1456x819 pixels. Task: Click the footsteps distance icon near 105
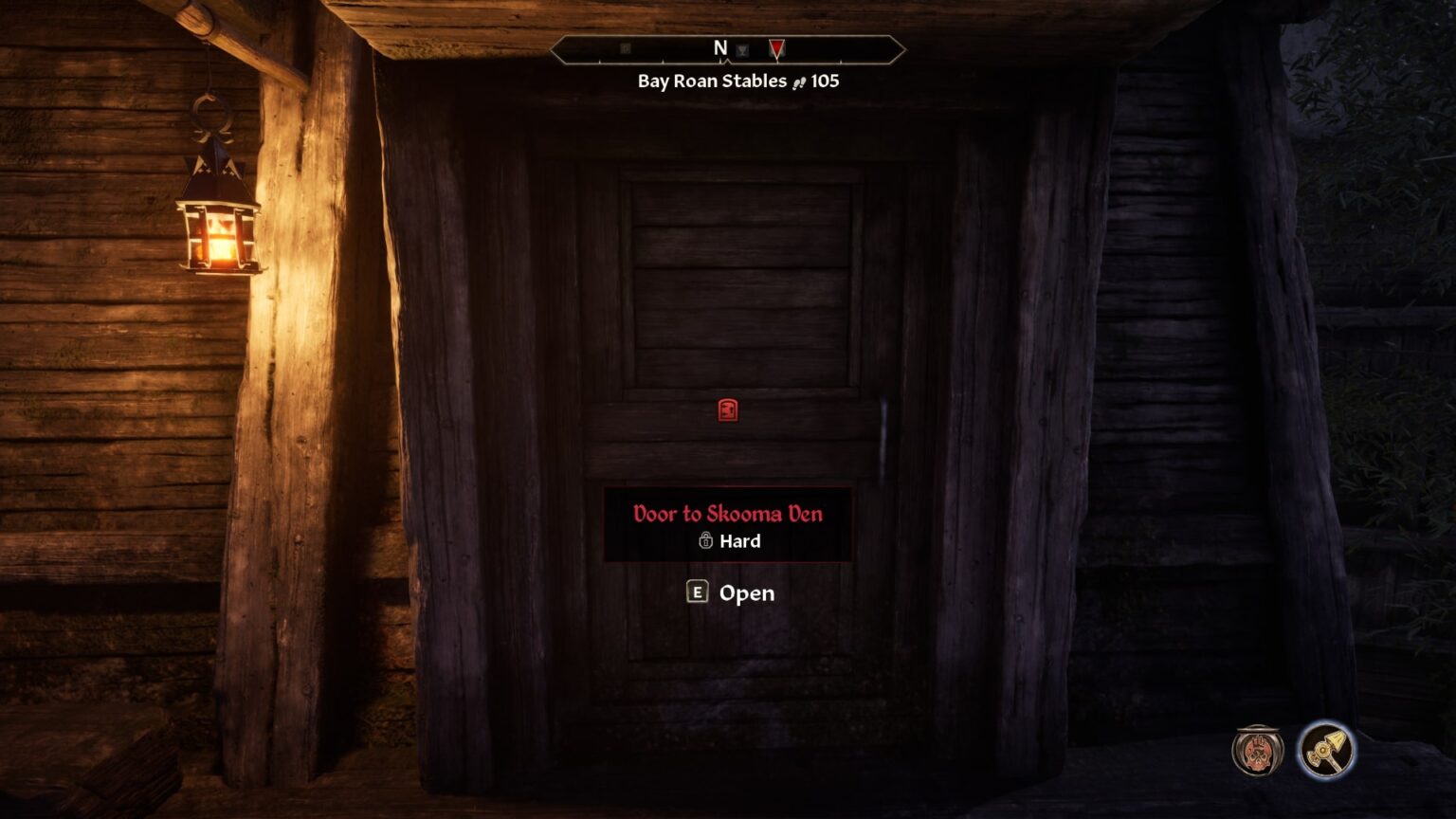pyautogui.click(x=801, y=82)
